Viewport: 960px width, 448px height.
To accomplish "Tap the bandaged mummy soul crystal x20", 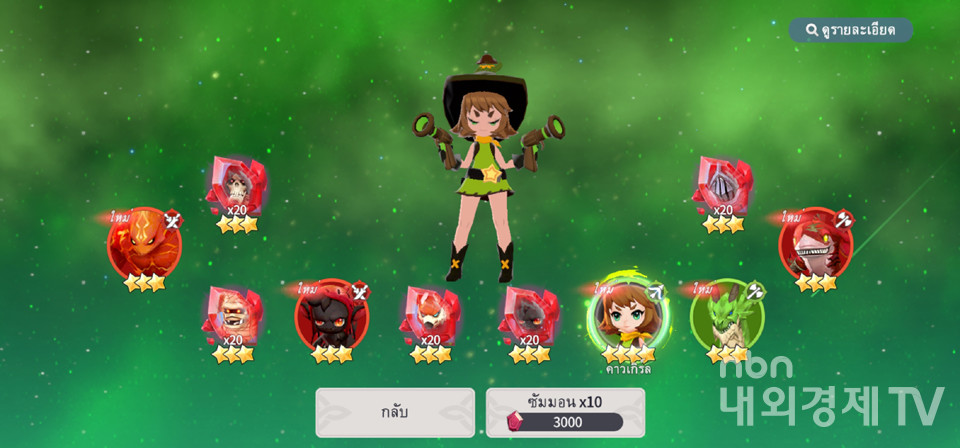I will [x=233, y=315].
